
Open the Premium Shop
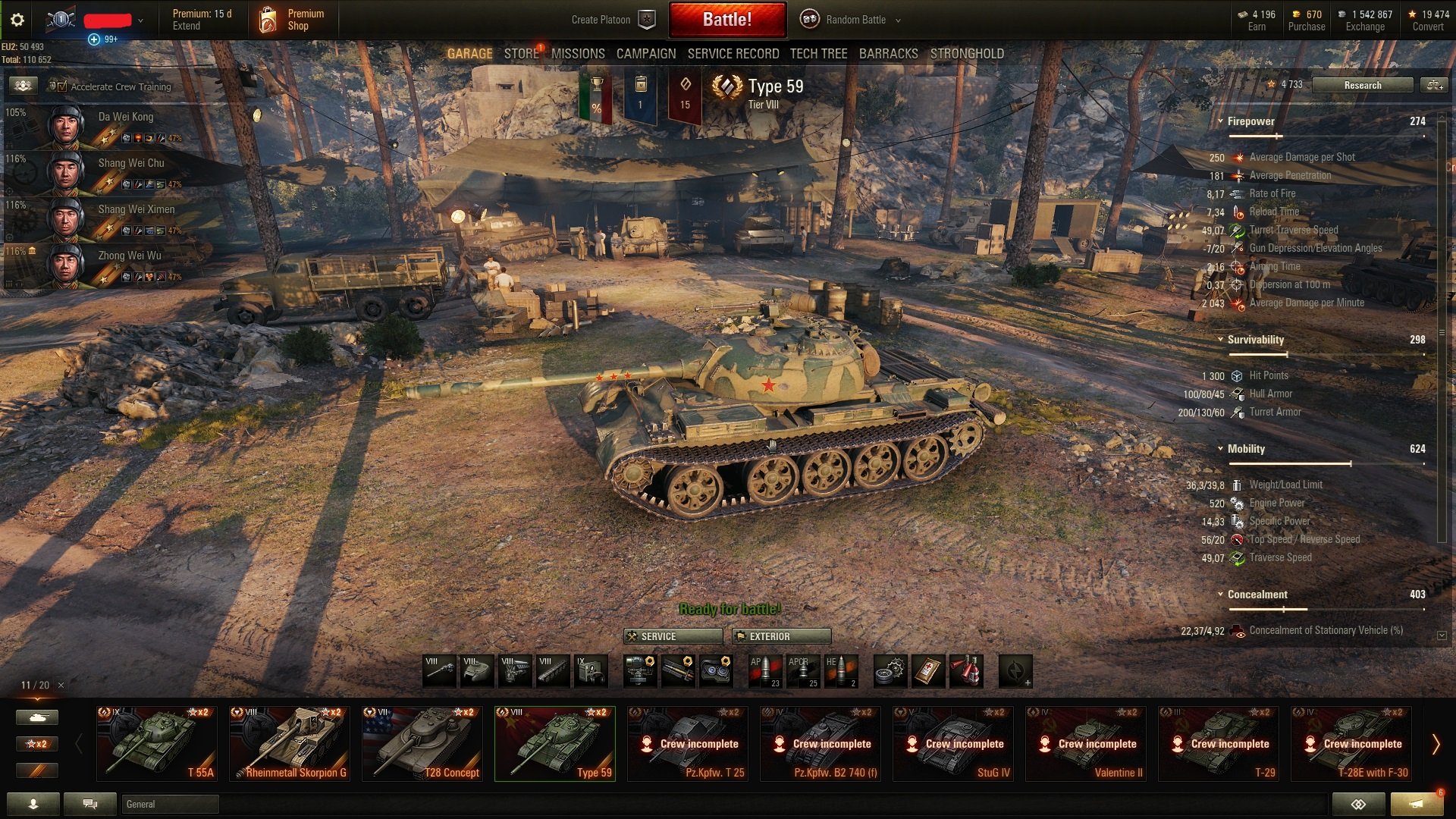point(294,20)
